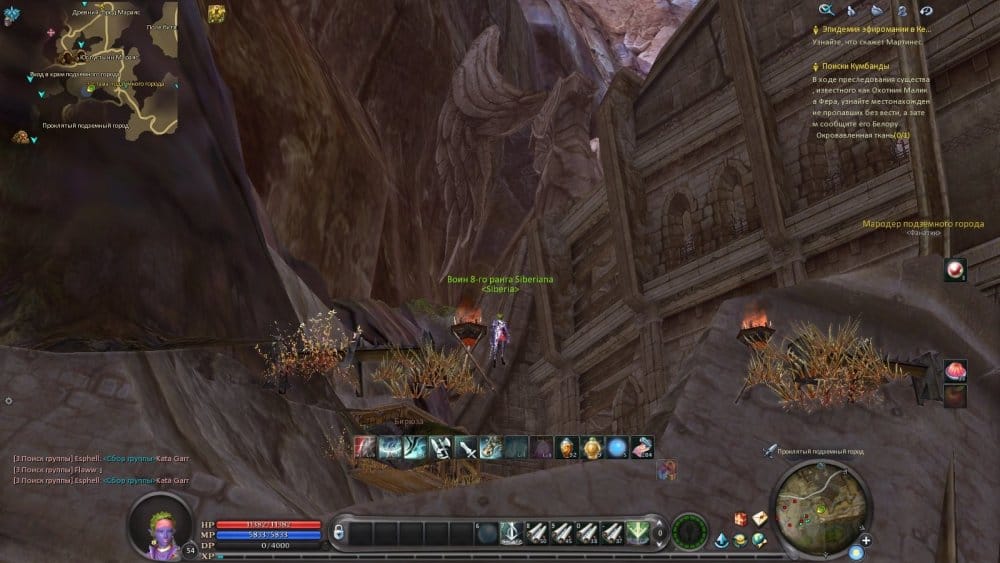Click the magnifier icon above quest tracker
Screen dimensions: 1000x563
click(x=826, y=10)
